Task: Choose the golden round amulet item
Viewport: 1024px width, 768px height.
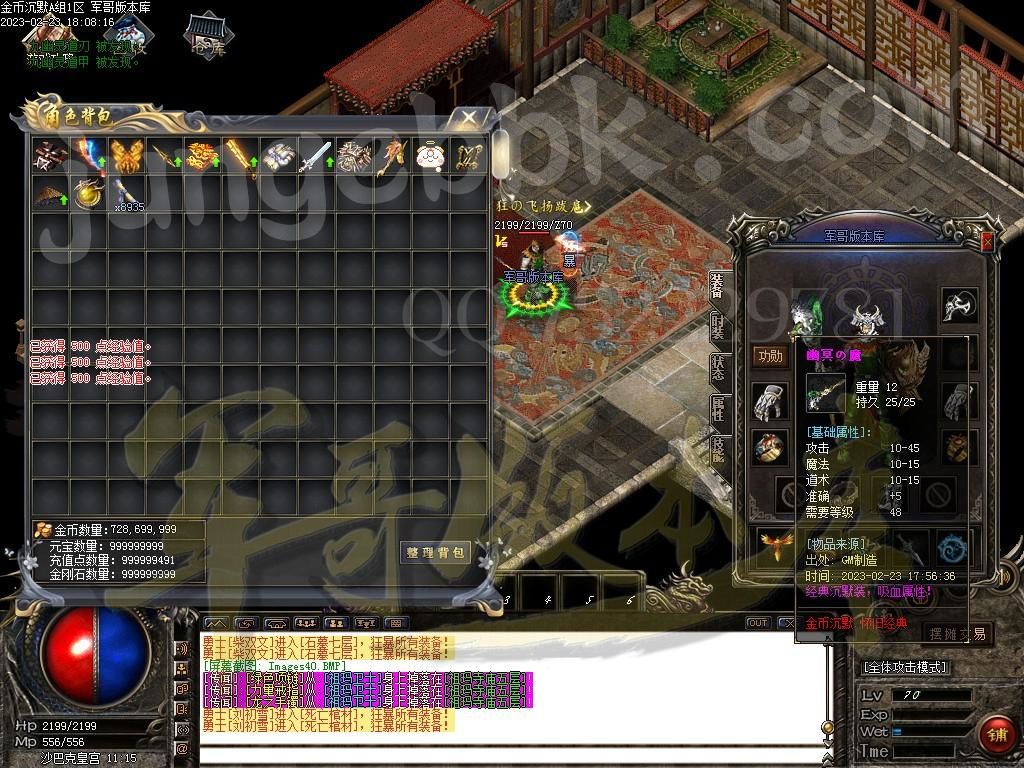Action: pos(89,192)
